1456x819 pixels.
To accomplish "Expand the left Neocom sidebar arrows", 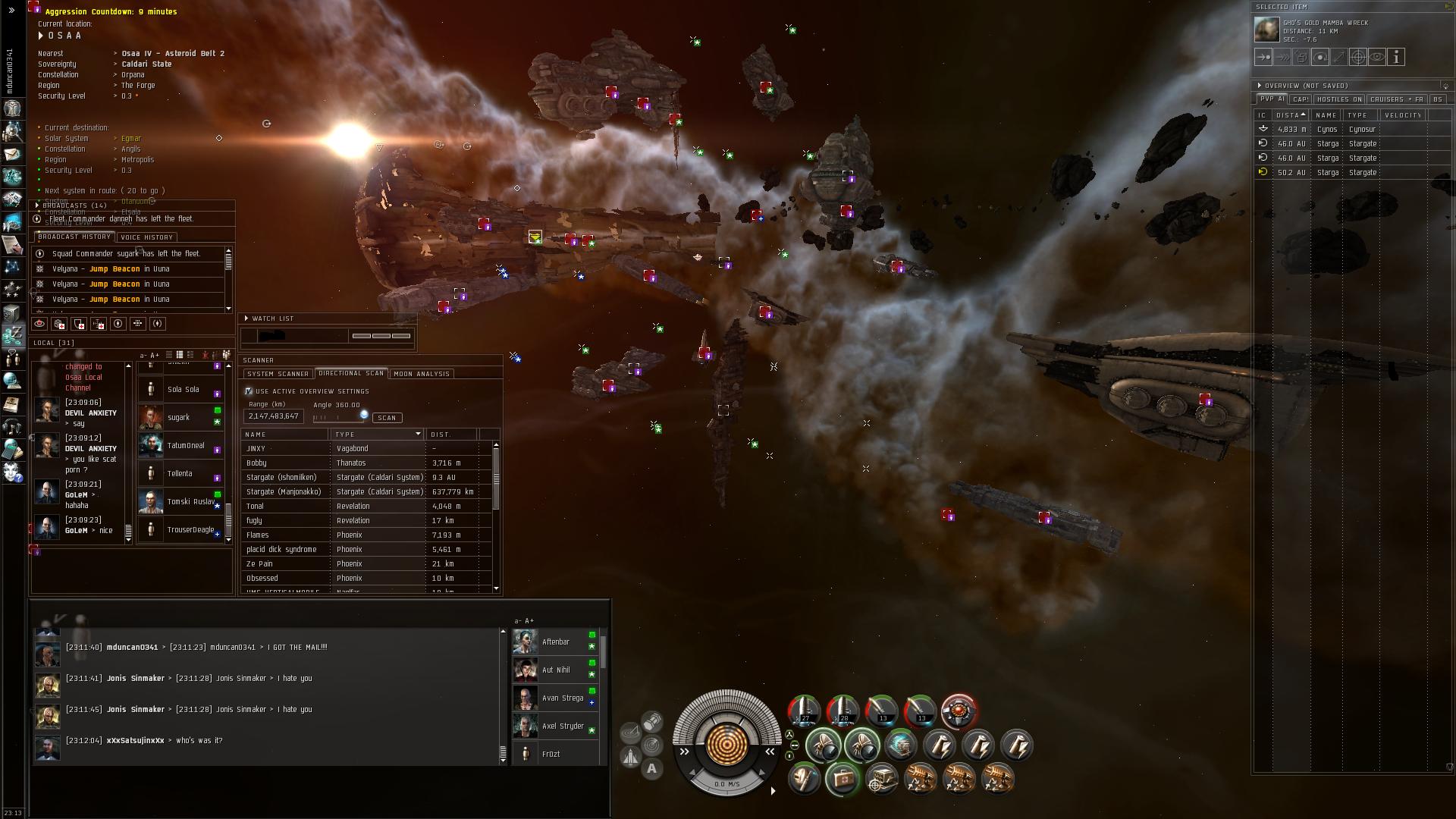I will [x=11, y=11].
